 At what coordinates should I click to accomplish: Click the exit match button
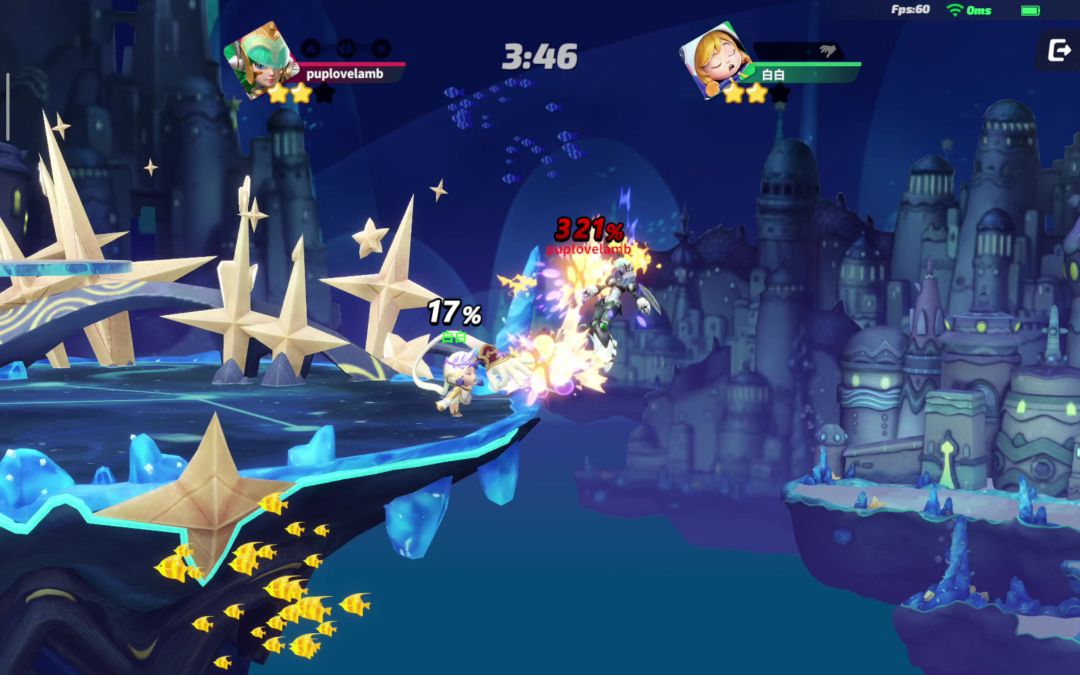click(x=1058, y=51)
